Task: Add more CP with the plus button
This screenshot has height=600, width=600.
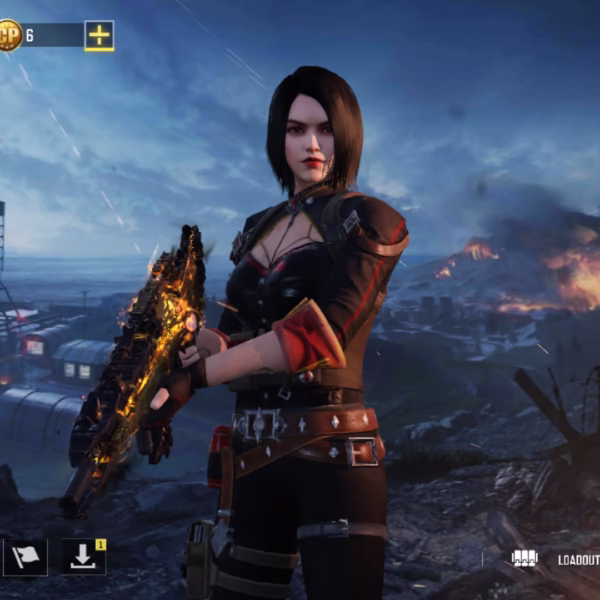Action: click(x=99, y=36)
